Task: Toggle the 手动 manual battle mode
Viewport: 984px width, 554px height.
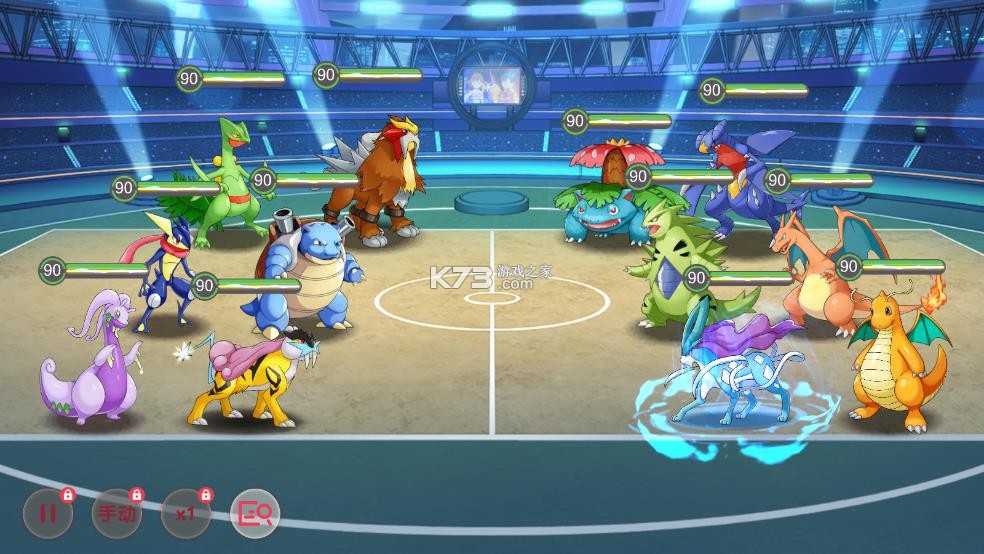Action: coord(116,514)
